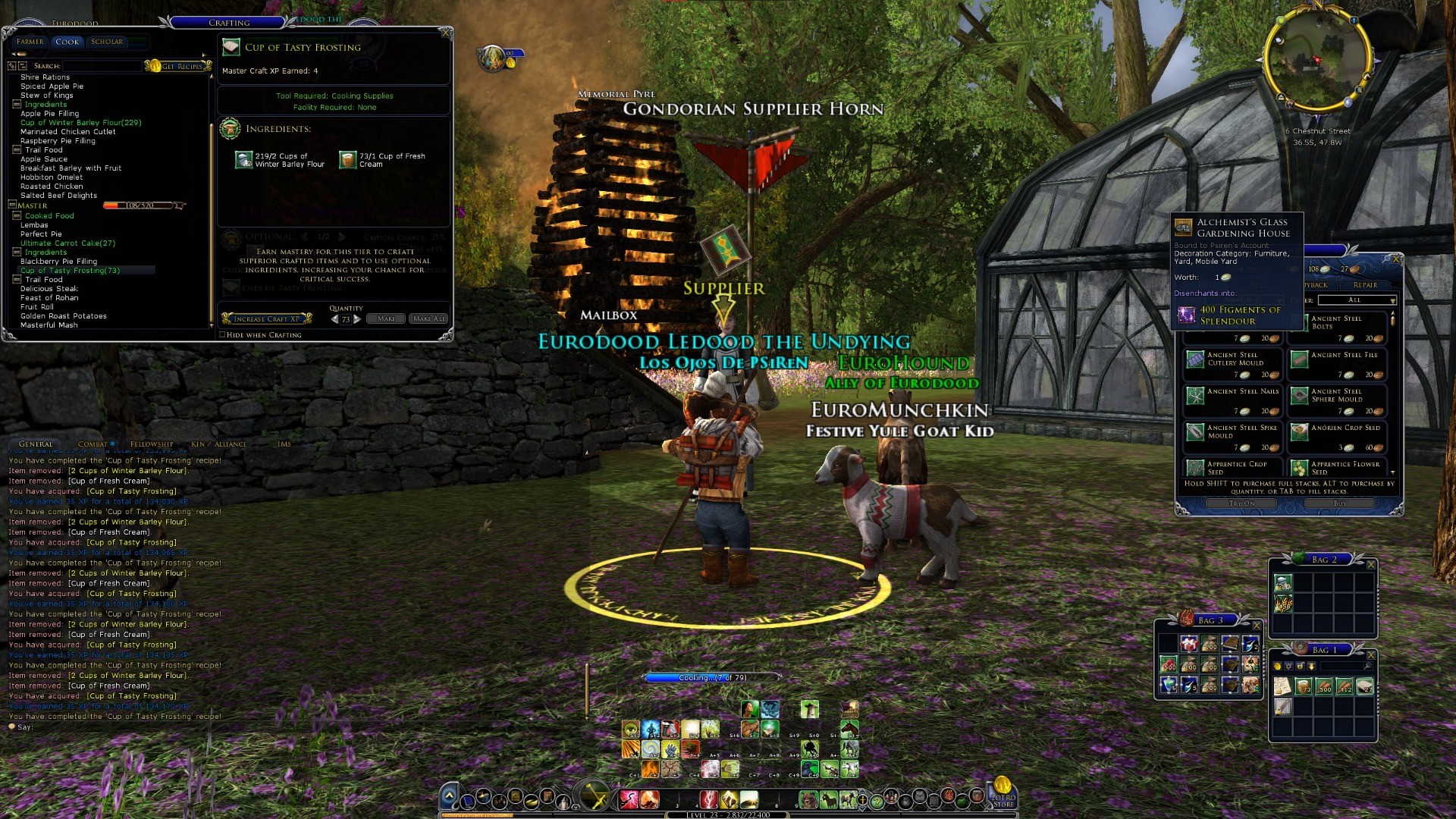Close the Bag 2 window
The width and height of the screenshot is (1456, 819).
click(x=1370, y=564)
